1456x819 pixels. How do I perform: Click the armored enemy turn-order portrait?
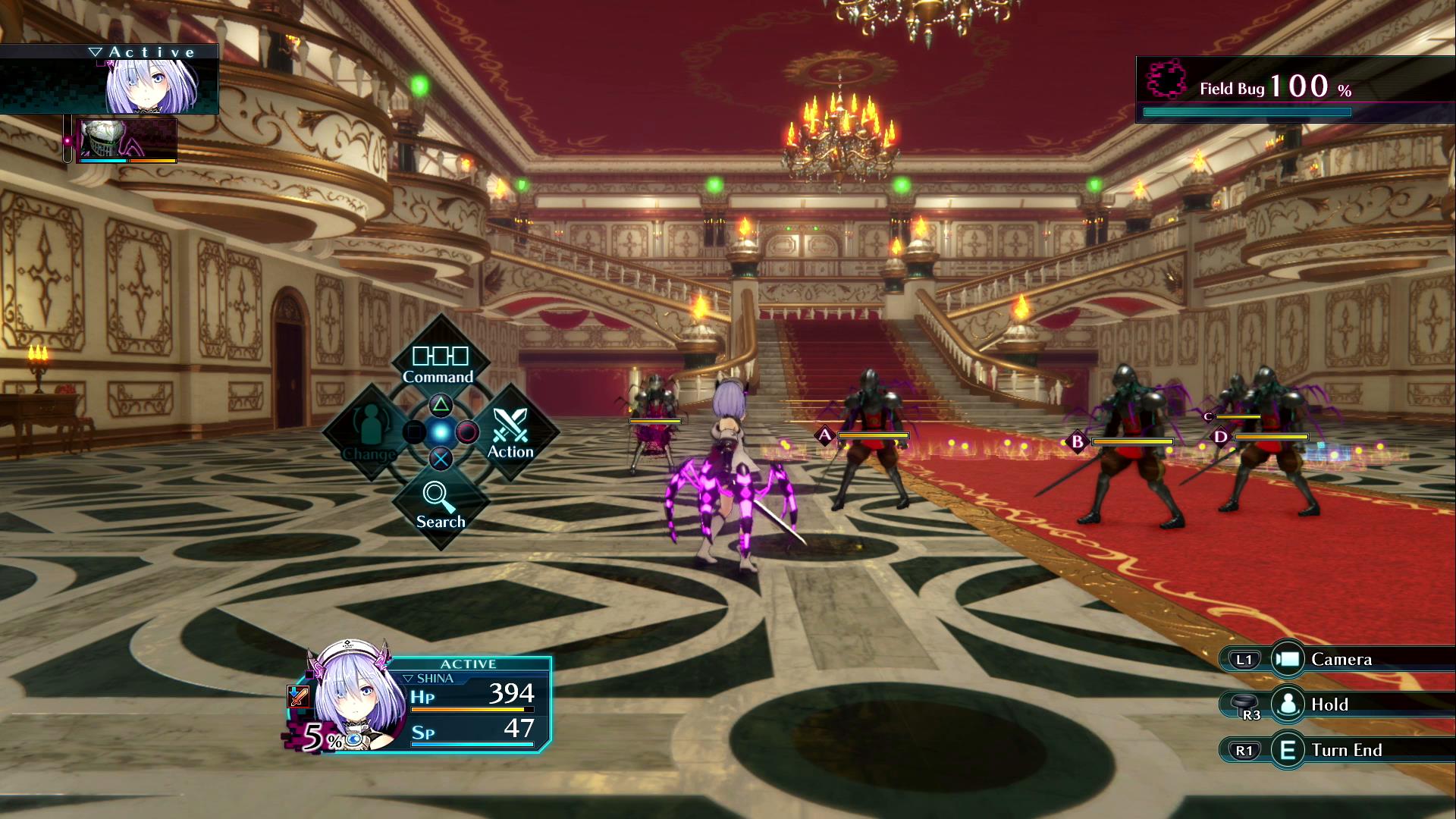pyautogui.click(x=127, y=140)
